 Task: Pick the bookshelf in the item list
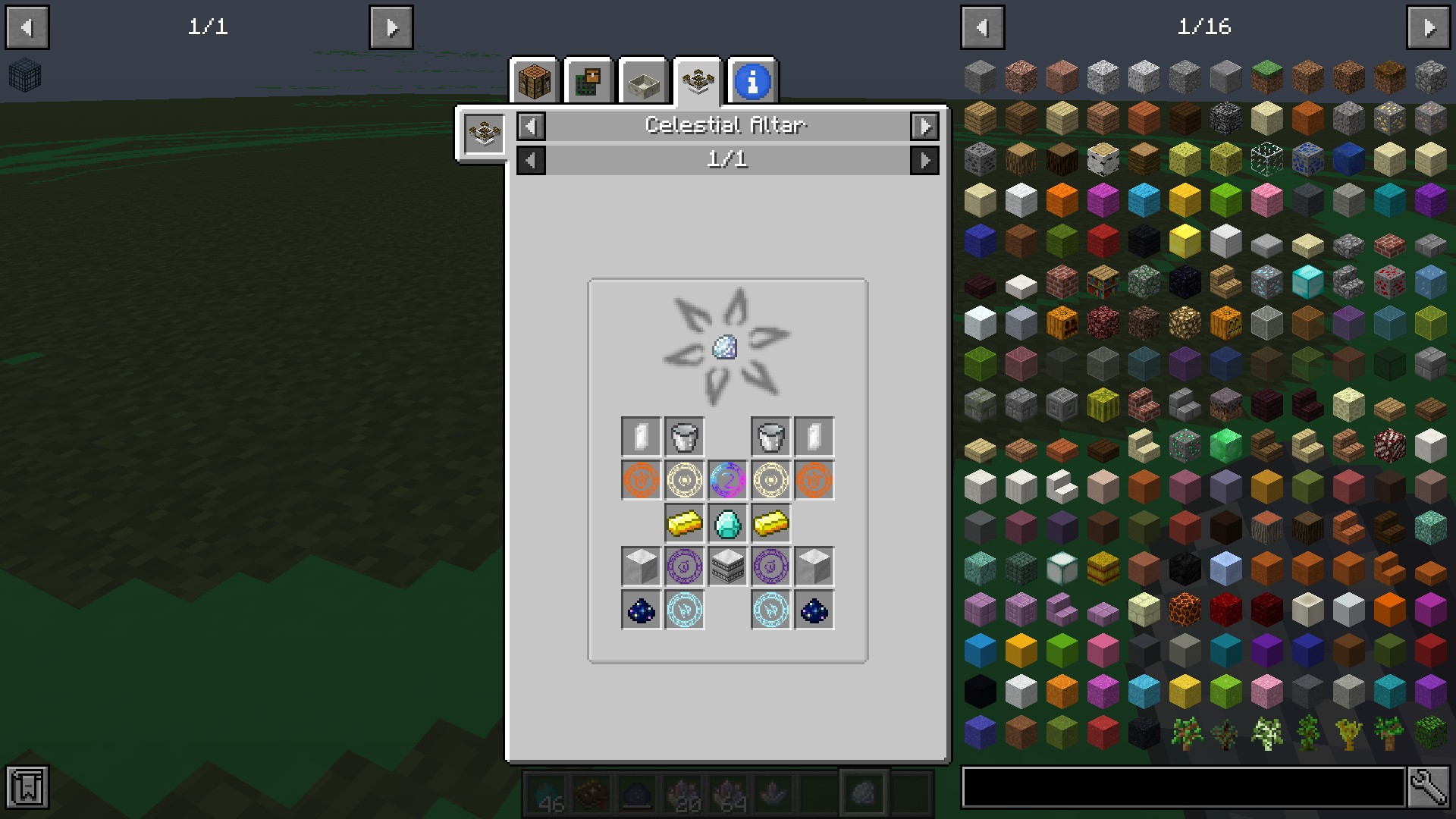1103,282
